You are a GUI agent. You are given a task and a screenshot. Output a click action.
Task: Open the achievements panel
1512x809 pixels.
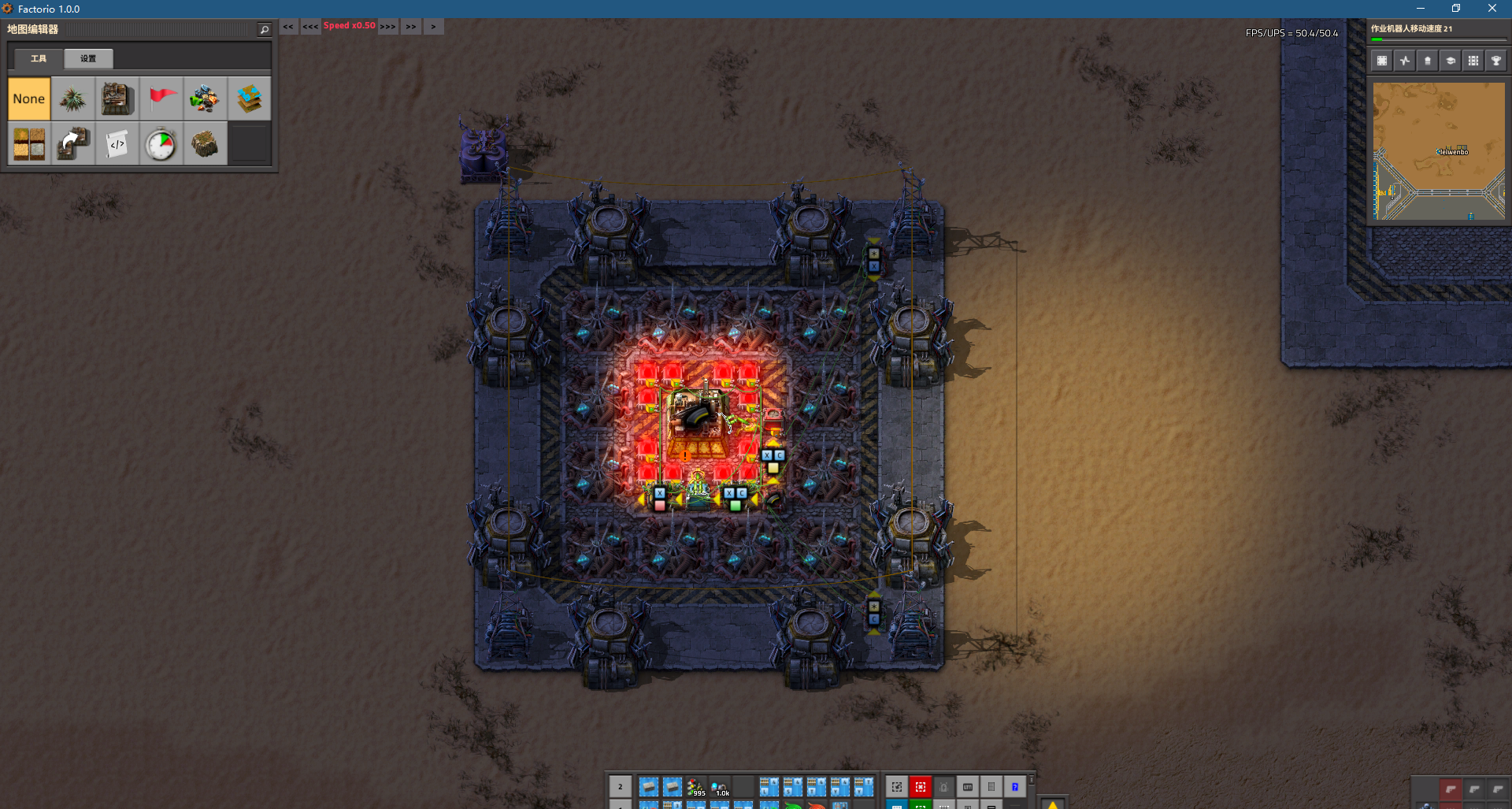[1497, 60]
